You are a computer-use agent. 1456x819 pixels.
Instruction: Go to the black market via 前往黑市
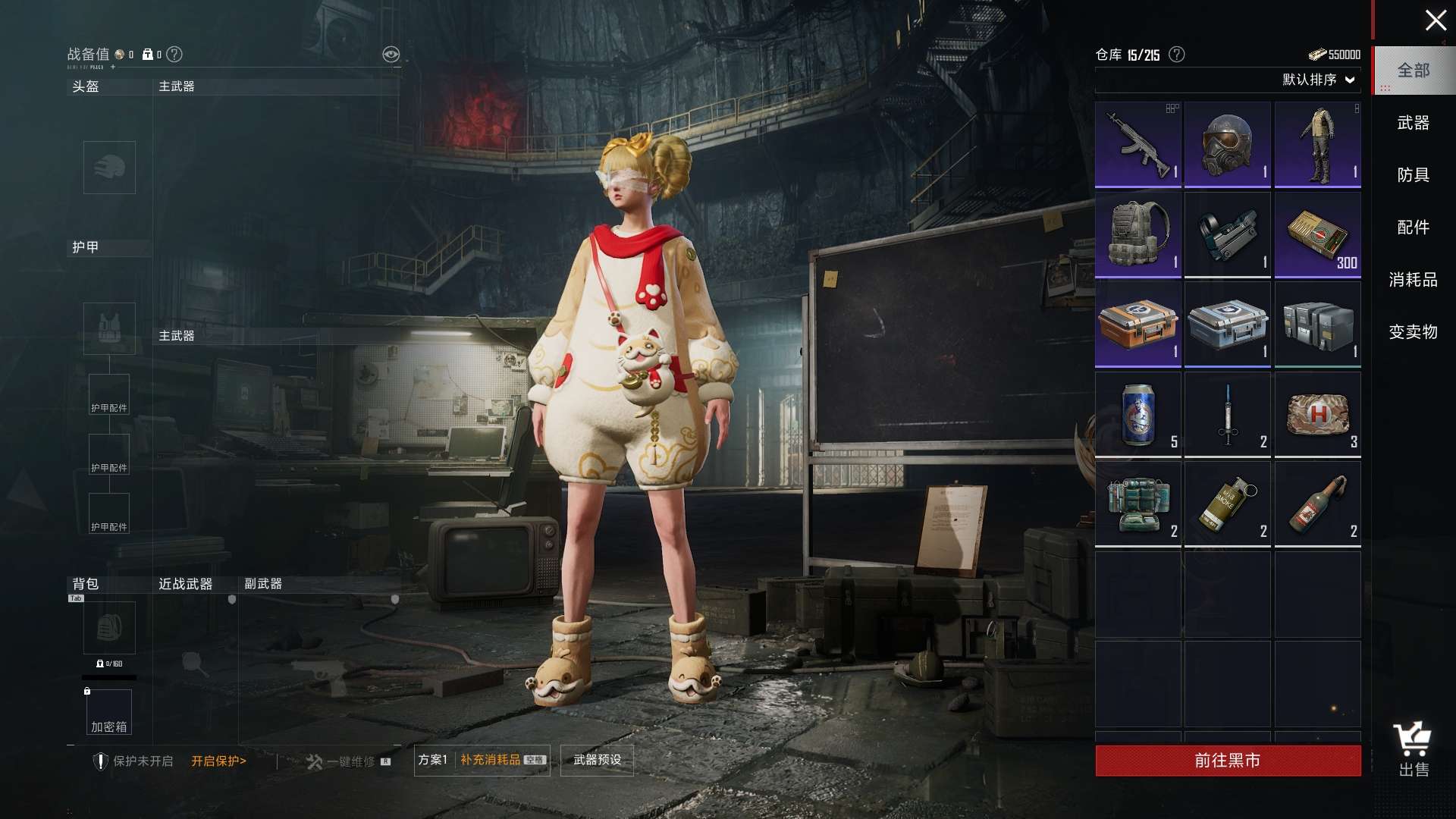tap(1227, 761)
